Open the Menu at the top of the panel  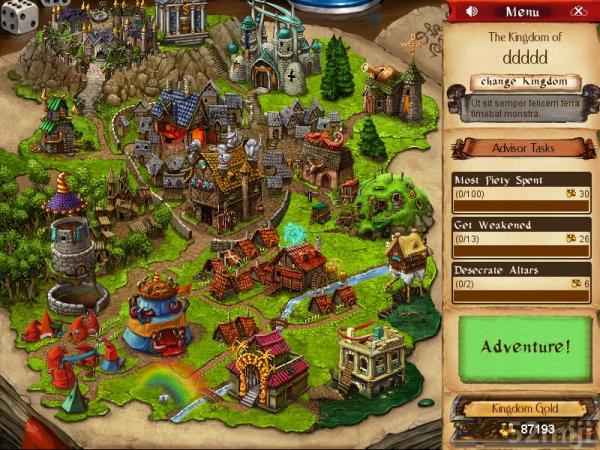tap(522, 12)
